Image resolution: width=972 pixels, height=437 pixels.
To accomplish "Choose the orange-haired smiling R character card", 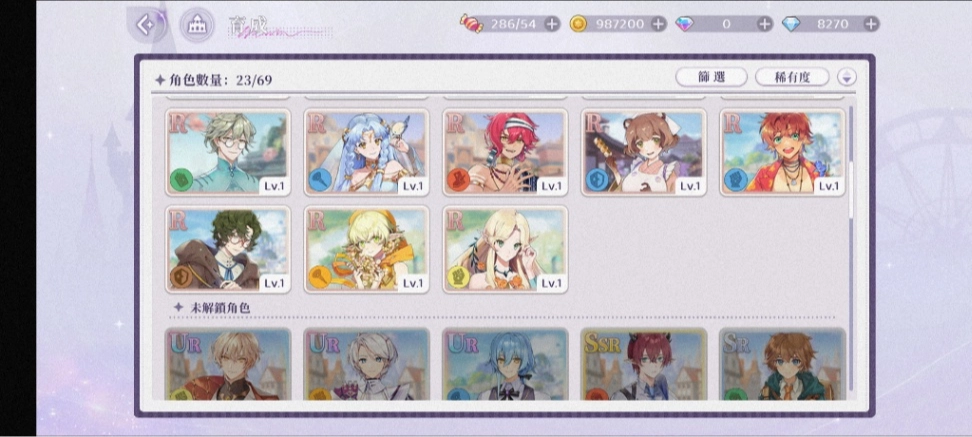I will point(783,152).
